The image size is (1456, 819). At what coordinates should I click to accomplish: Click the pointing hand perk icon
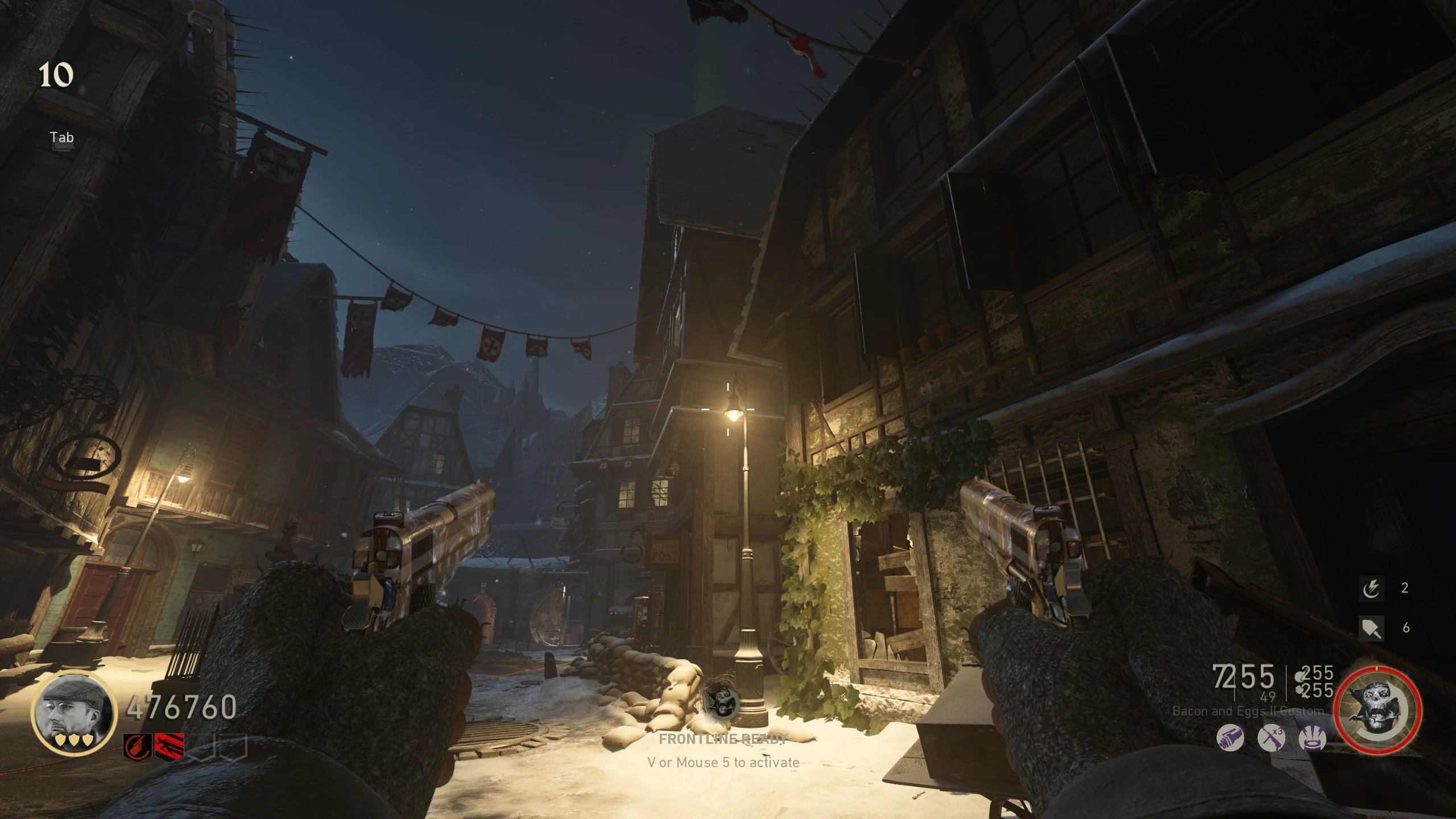pyautogui.click(x=138, y=747)
